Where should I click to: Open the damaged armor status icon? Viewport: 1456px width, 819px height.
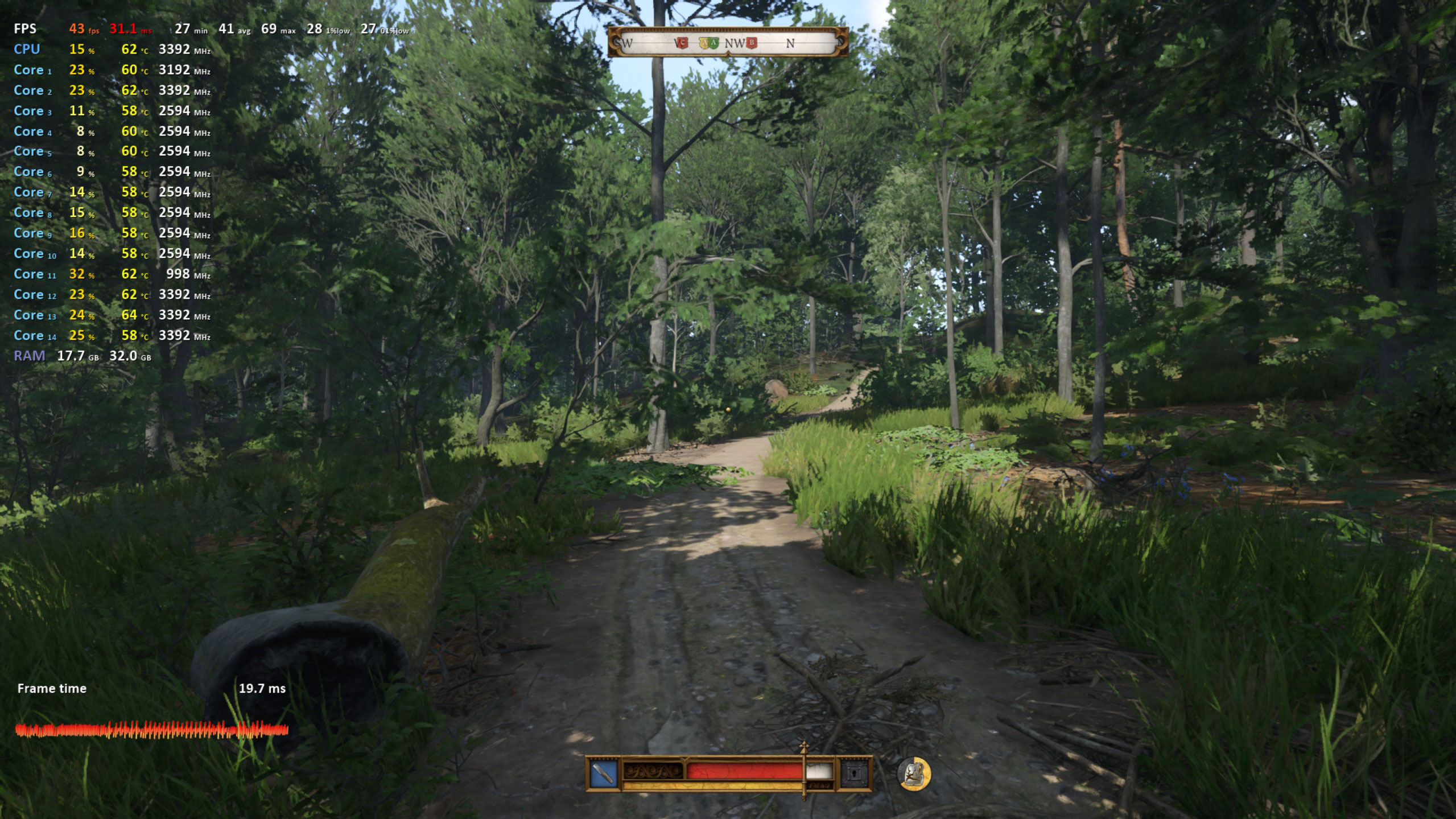click(914, 774)
